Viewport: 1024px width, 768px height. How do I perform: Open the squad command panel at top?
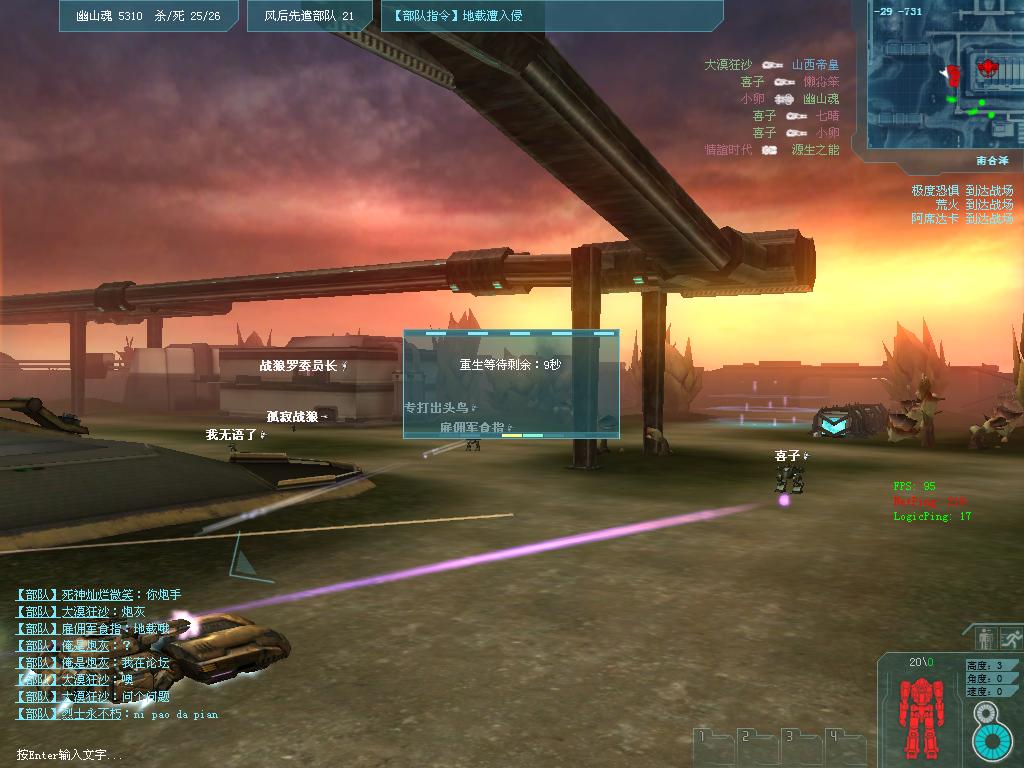[x=552, y=16]
